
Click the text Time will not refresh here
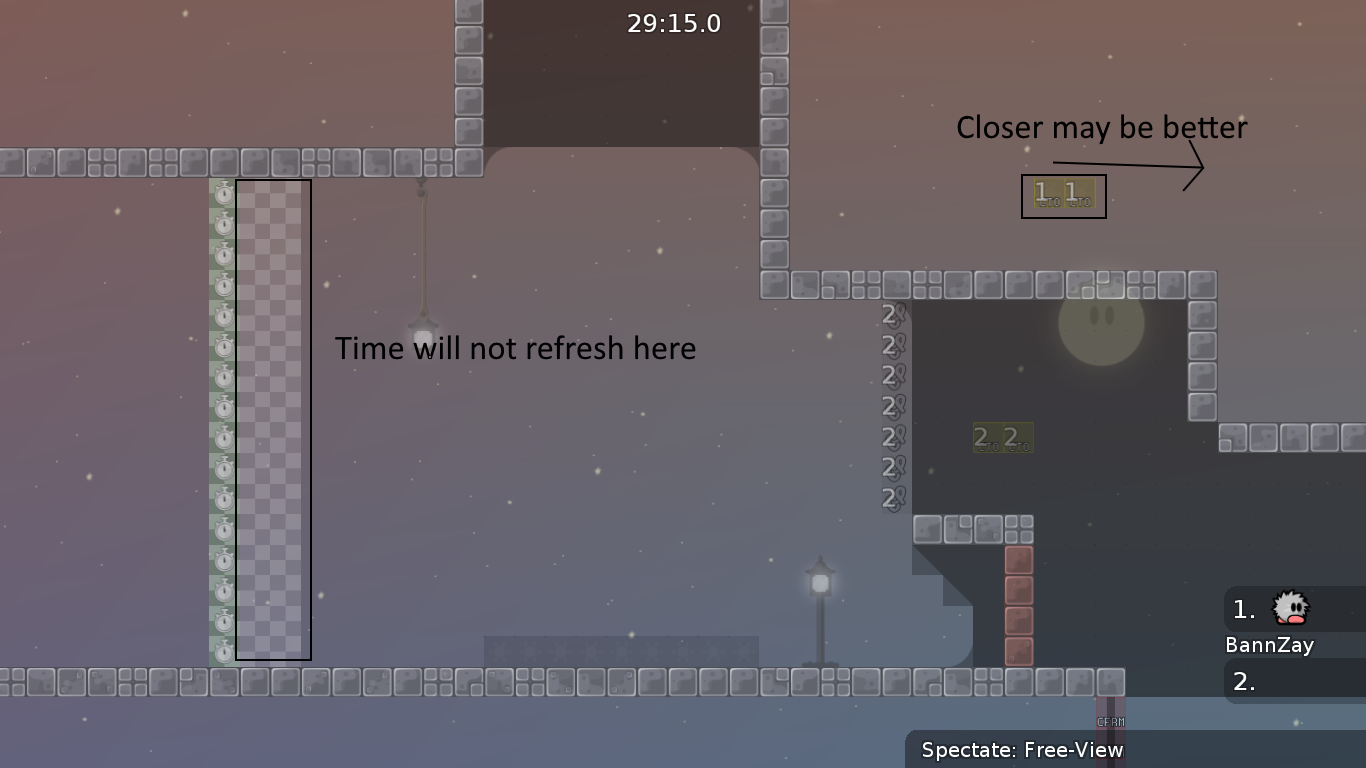pos(516,348)
